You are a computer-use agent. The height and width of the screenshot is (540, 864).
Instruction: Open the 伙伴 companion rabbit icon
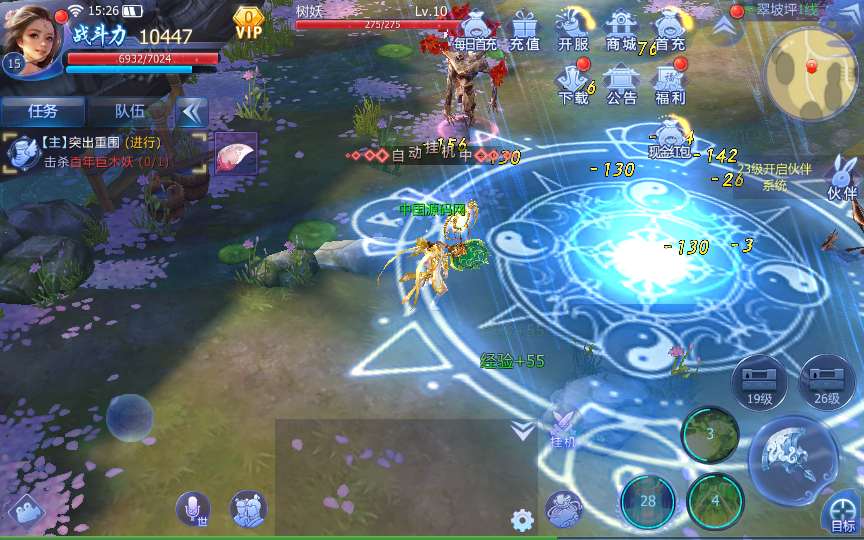(x=842, y=179)
